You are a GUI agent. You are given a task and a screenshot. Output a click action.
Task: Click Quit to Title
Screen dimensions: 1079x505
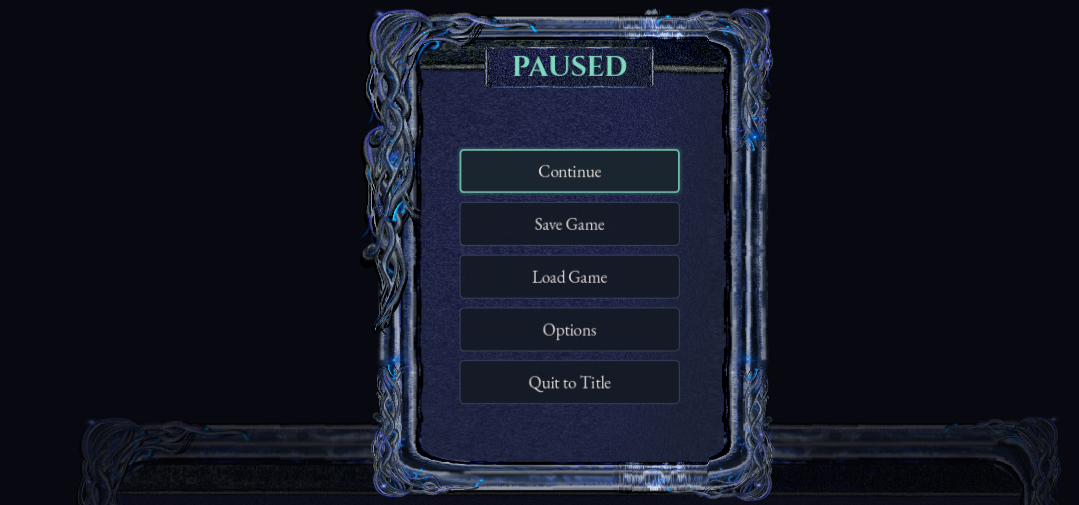tap(569, 382)
